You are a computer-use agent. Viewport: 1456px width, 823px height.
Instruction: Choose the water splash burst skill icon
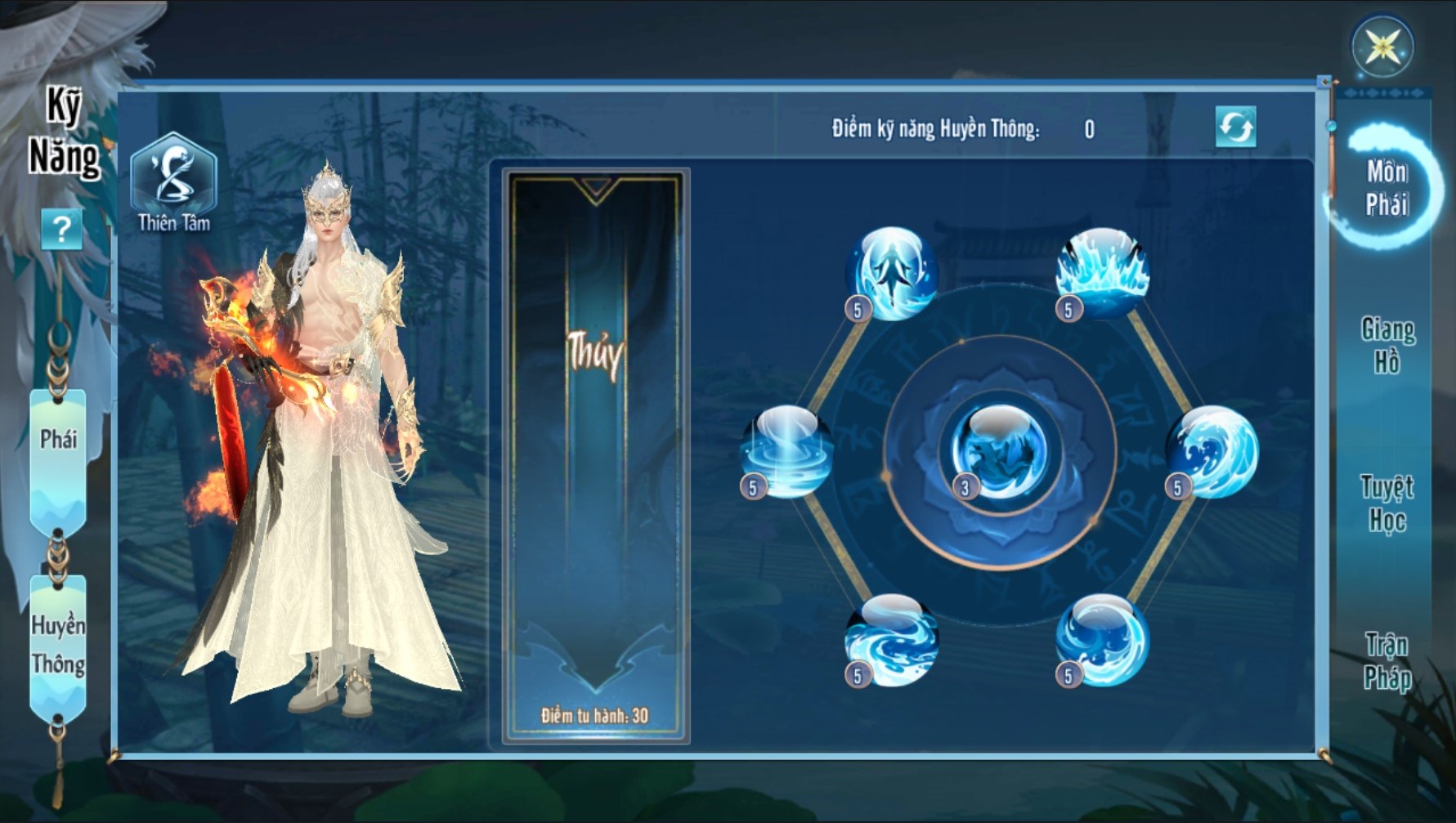tap(1102, 273)
